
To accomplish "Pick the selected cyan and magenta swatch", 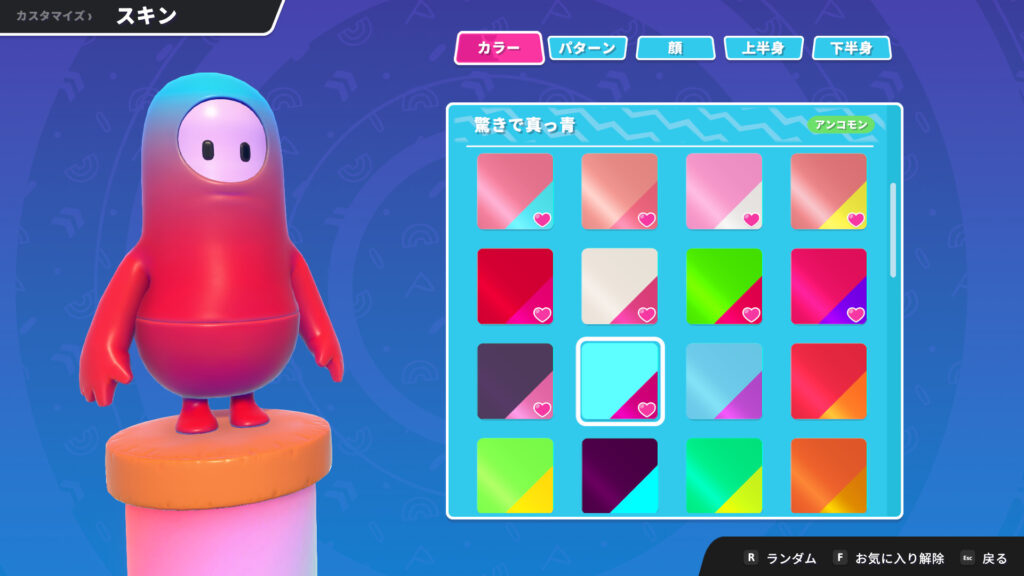I will [620, 381].
